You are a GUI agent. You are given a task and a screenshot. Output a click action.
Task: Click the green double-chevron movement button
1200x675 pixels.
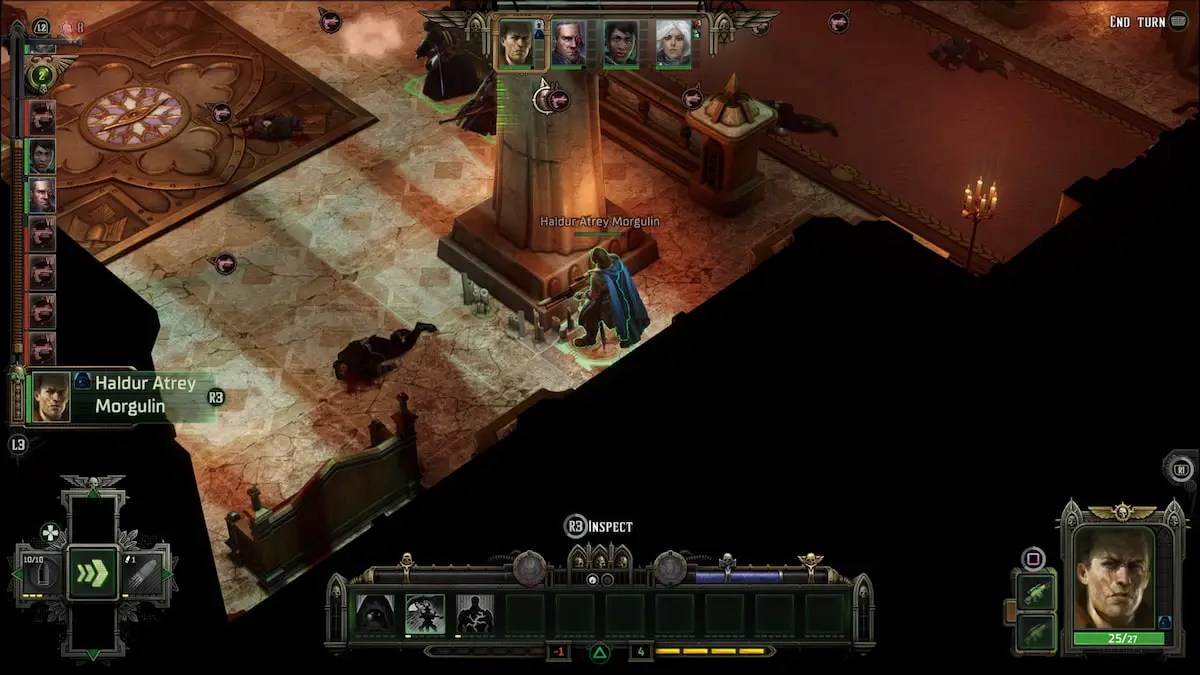tap(93, 573)
